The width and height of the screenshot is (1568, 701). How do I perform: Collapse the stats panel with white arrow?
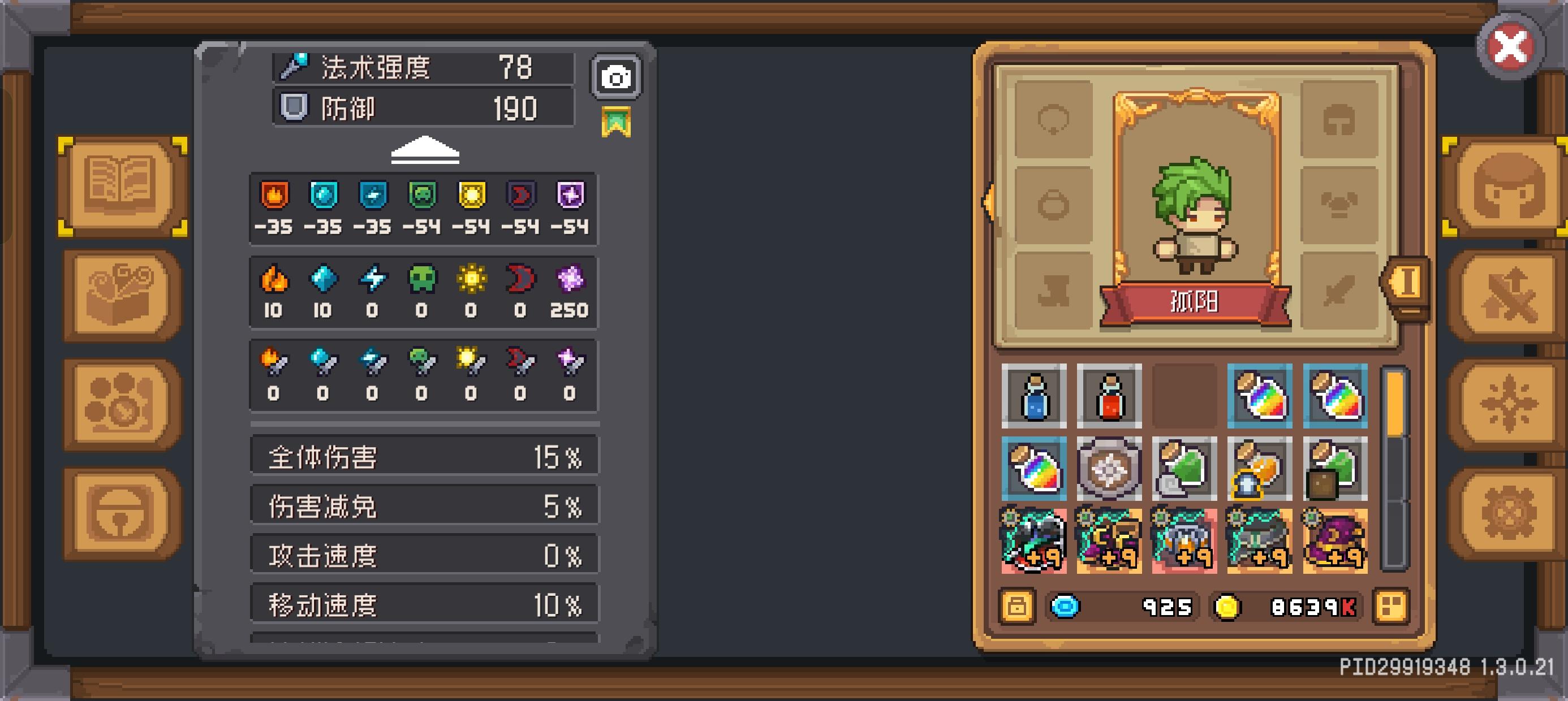coord(425,150)
